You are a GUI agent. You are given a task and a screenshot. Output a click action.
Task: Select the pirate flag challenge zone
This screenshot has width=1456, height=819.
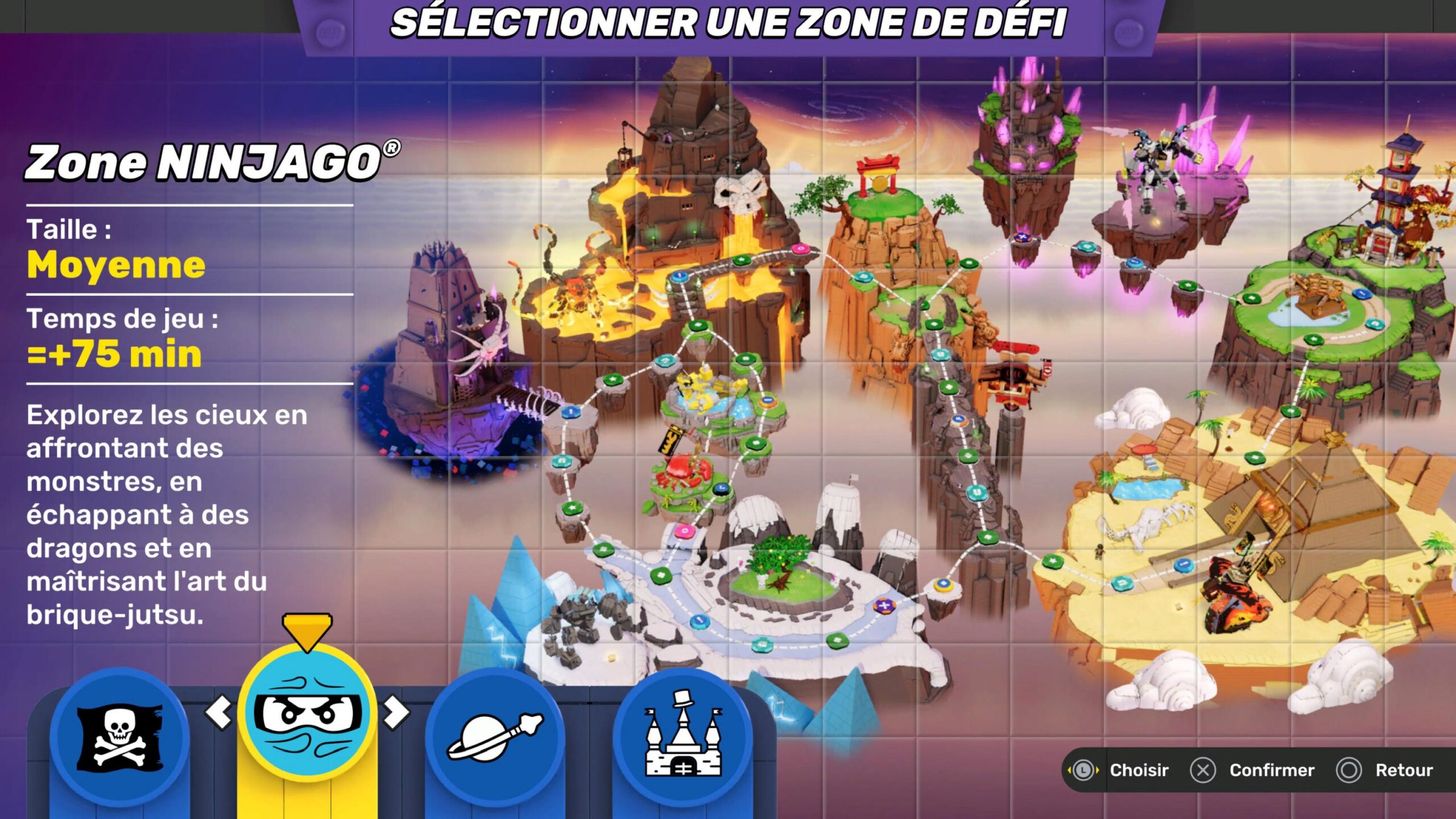point(119,738)
